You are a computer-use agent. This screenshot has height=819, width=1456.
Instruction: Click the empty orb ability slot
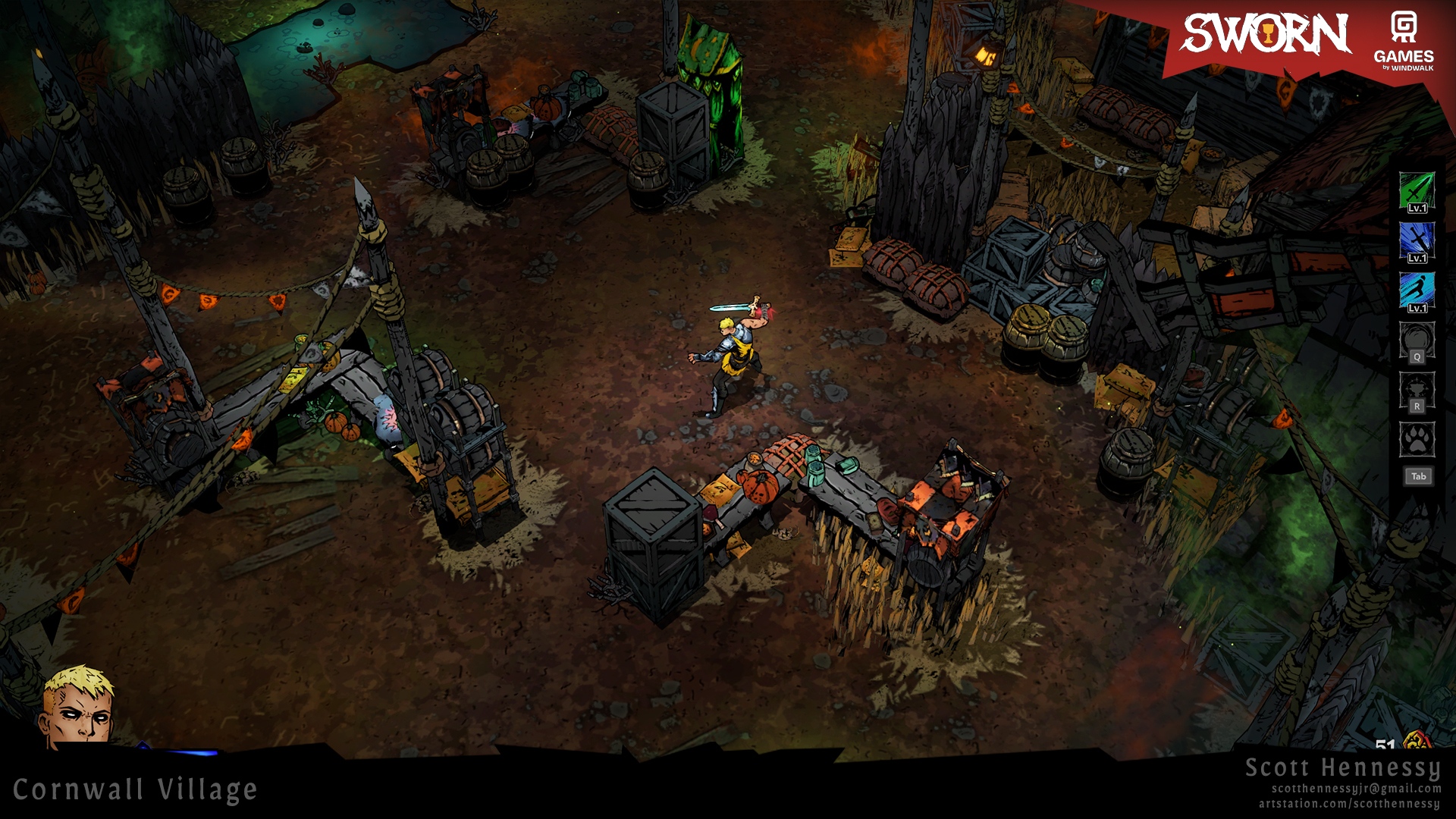(1416, 342)
